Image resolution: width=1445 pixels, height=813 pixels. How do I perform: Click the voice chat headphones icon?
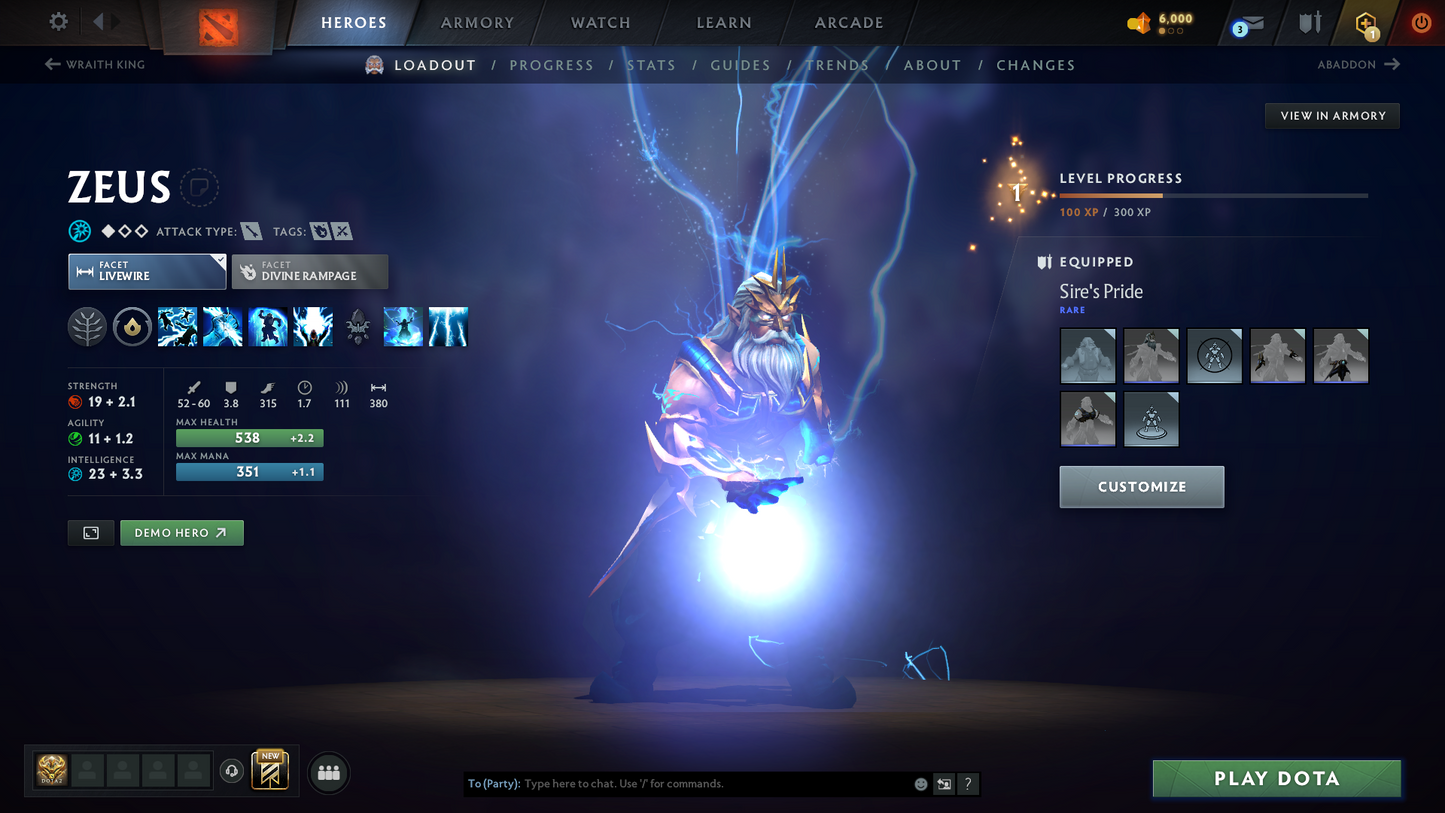click(230, 770)
